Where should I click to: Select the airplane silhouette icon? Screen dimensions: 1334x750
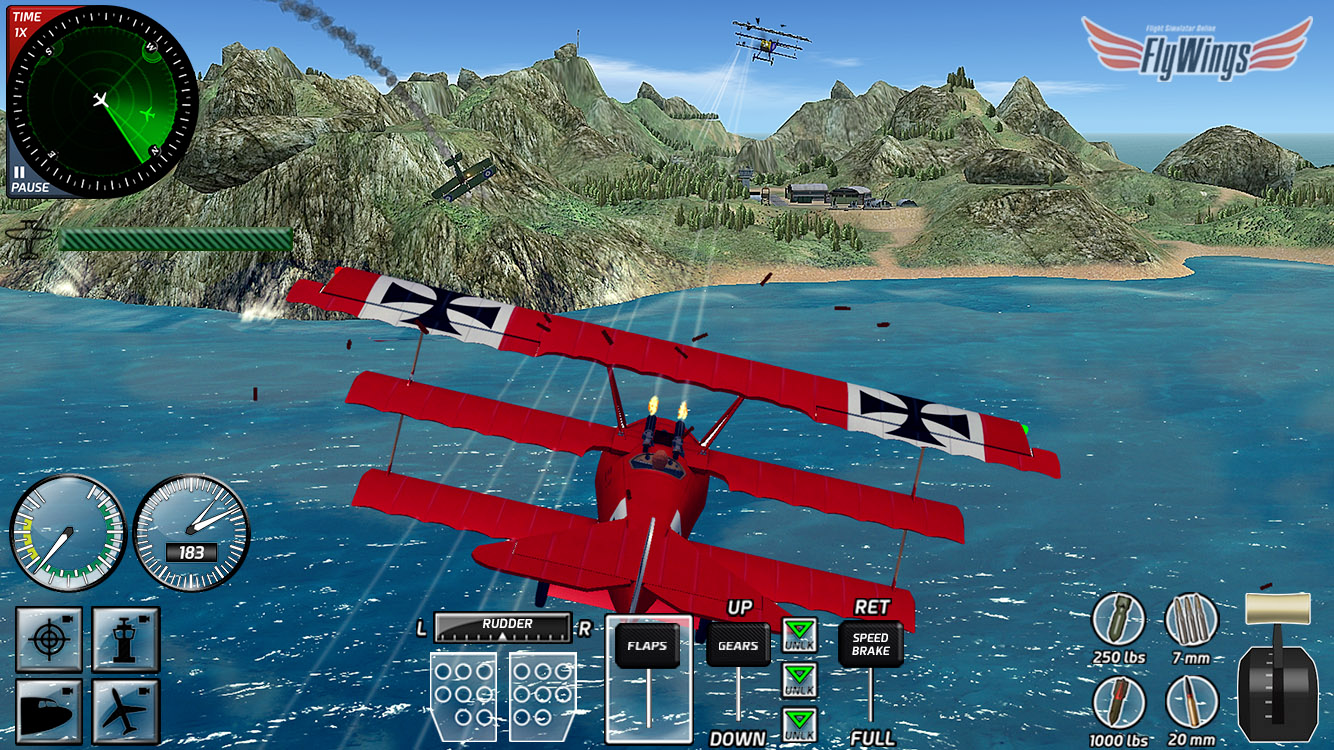pos(126,710)
